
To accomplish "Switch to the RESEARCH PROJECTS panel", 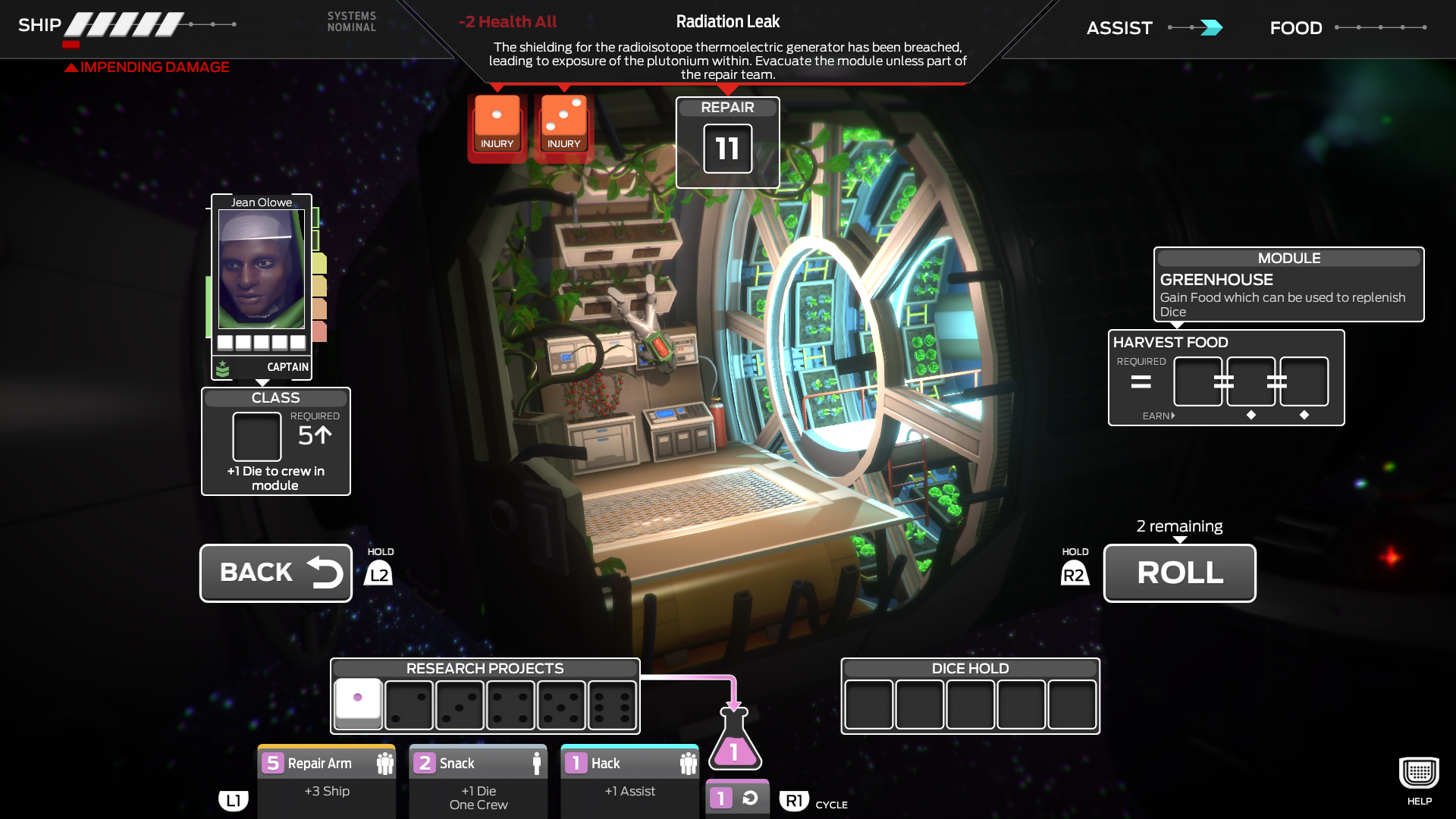I will point(485,668).
